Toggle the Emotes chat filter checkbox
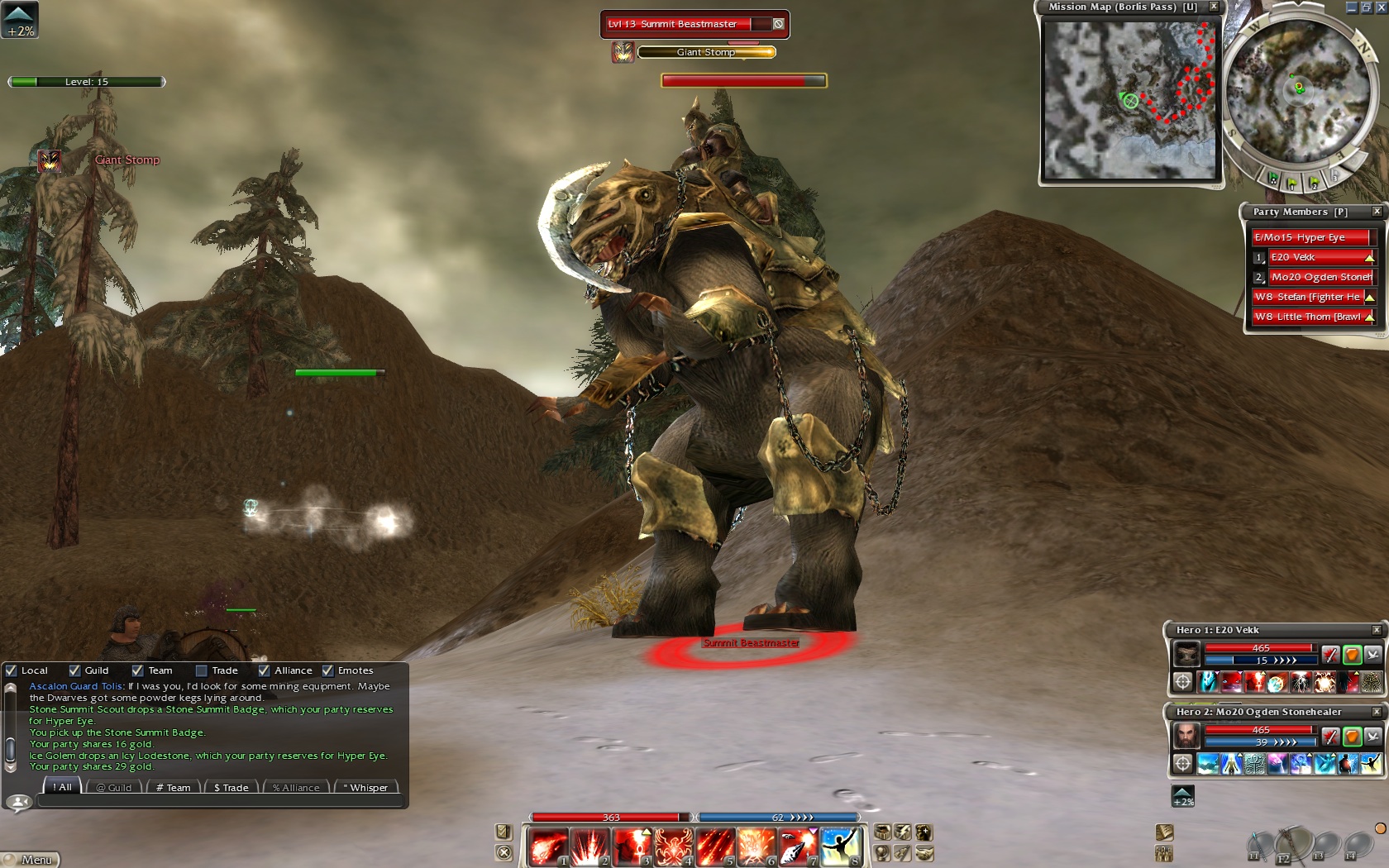 tap(328, 670)
